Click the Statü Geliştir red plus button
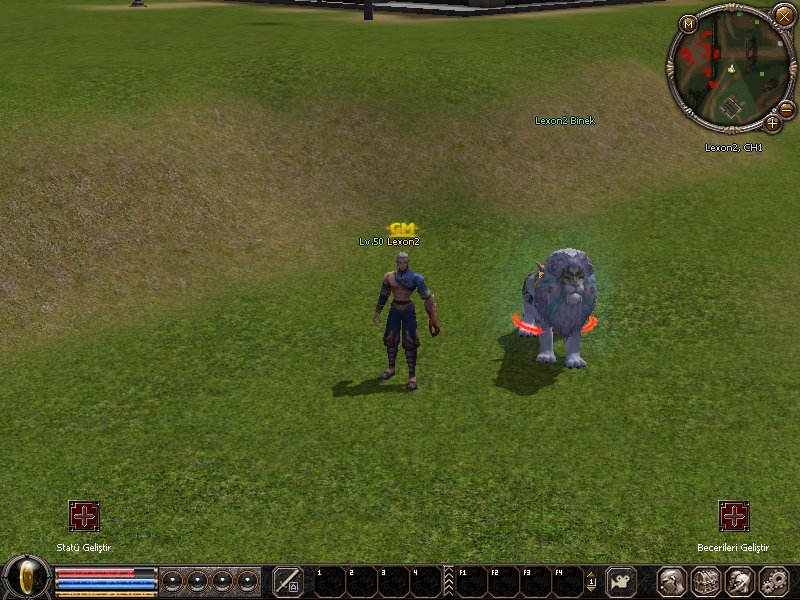The width and height of the screenshot is (800, 600). click(84, 516)
